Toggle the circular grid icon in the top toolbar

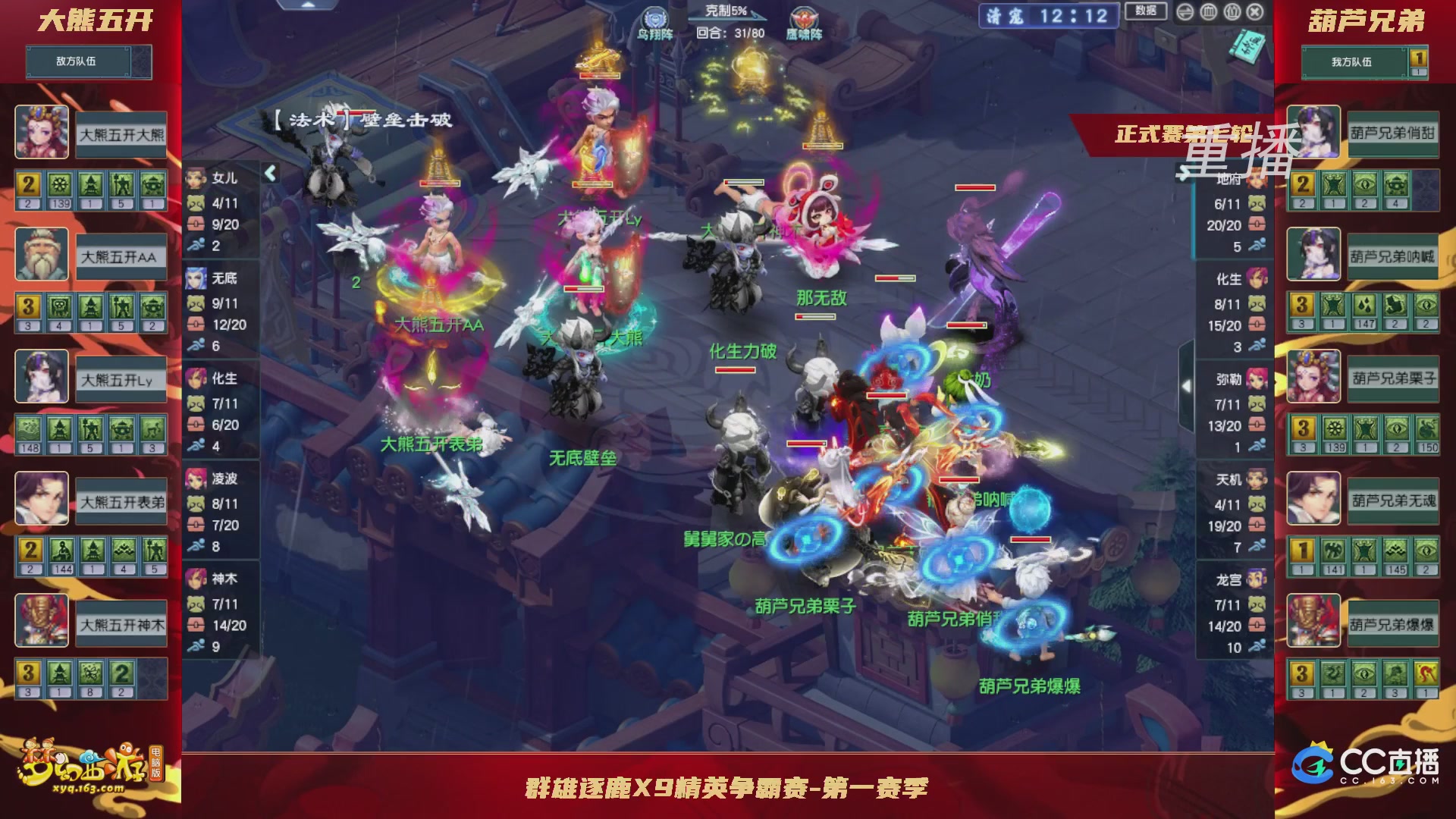[1232, 12]
